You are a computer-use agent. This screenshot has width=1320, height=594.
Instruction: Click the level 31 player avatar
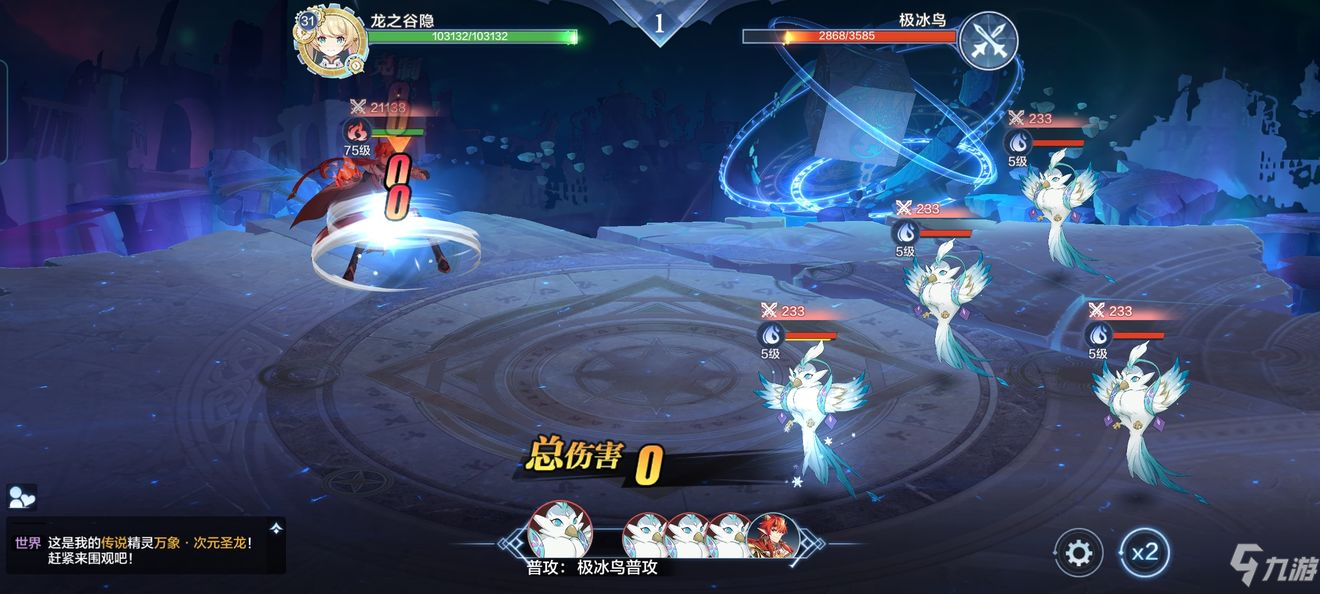coord(327,43)
